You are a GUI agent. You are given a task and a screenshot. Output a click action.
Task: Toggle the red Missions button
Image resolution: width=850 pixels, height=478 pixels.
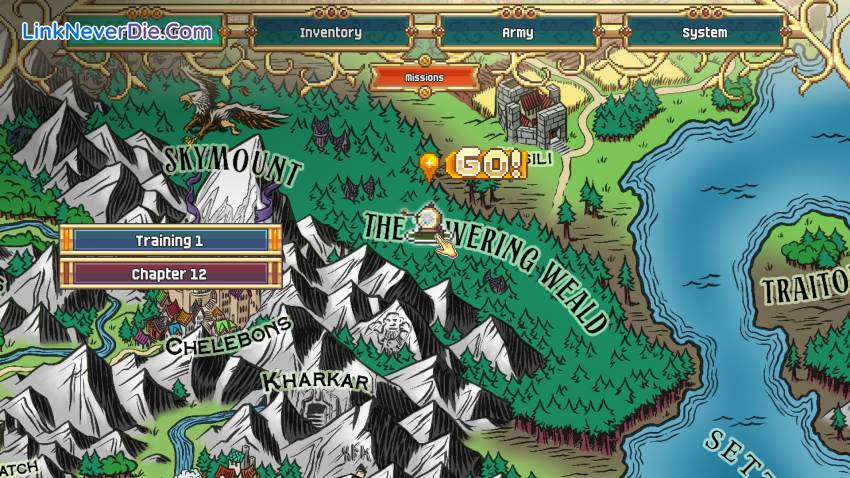click(424, 77)
